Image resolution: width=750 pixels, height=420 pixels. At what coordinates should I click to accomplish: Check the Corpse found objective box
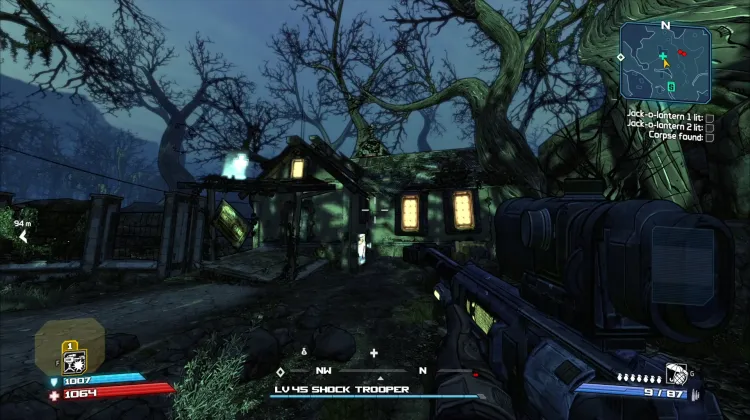709,138
